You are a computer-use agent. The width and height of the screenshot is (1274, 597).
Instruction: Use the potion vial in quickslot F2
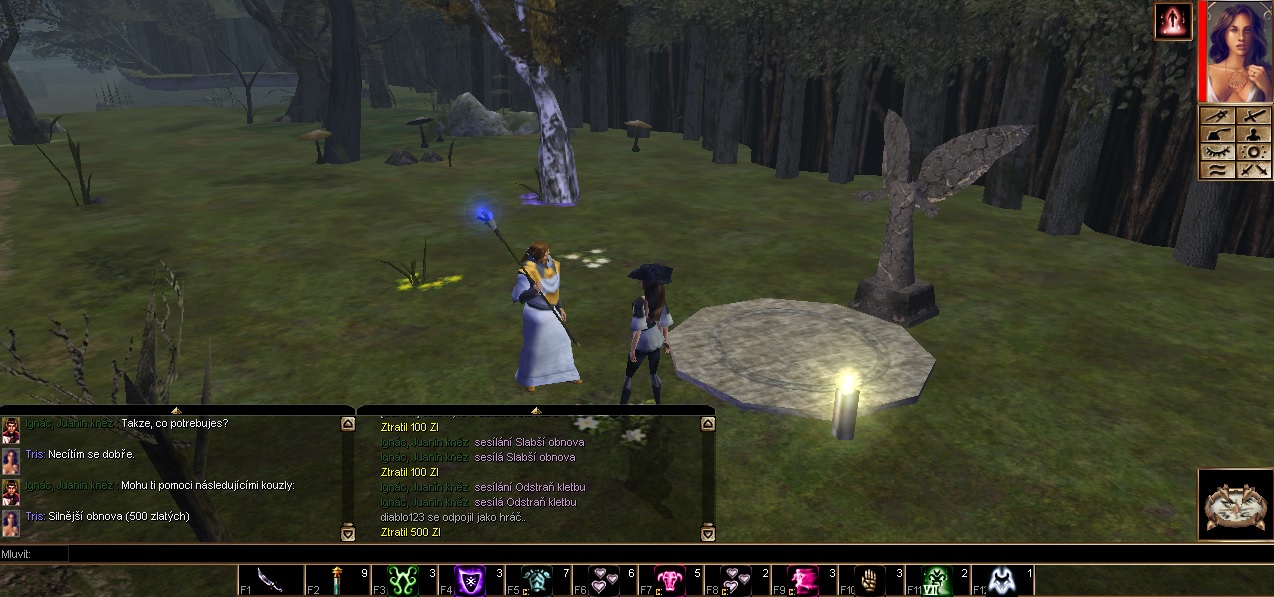point(337,580)
